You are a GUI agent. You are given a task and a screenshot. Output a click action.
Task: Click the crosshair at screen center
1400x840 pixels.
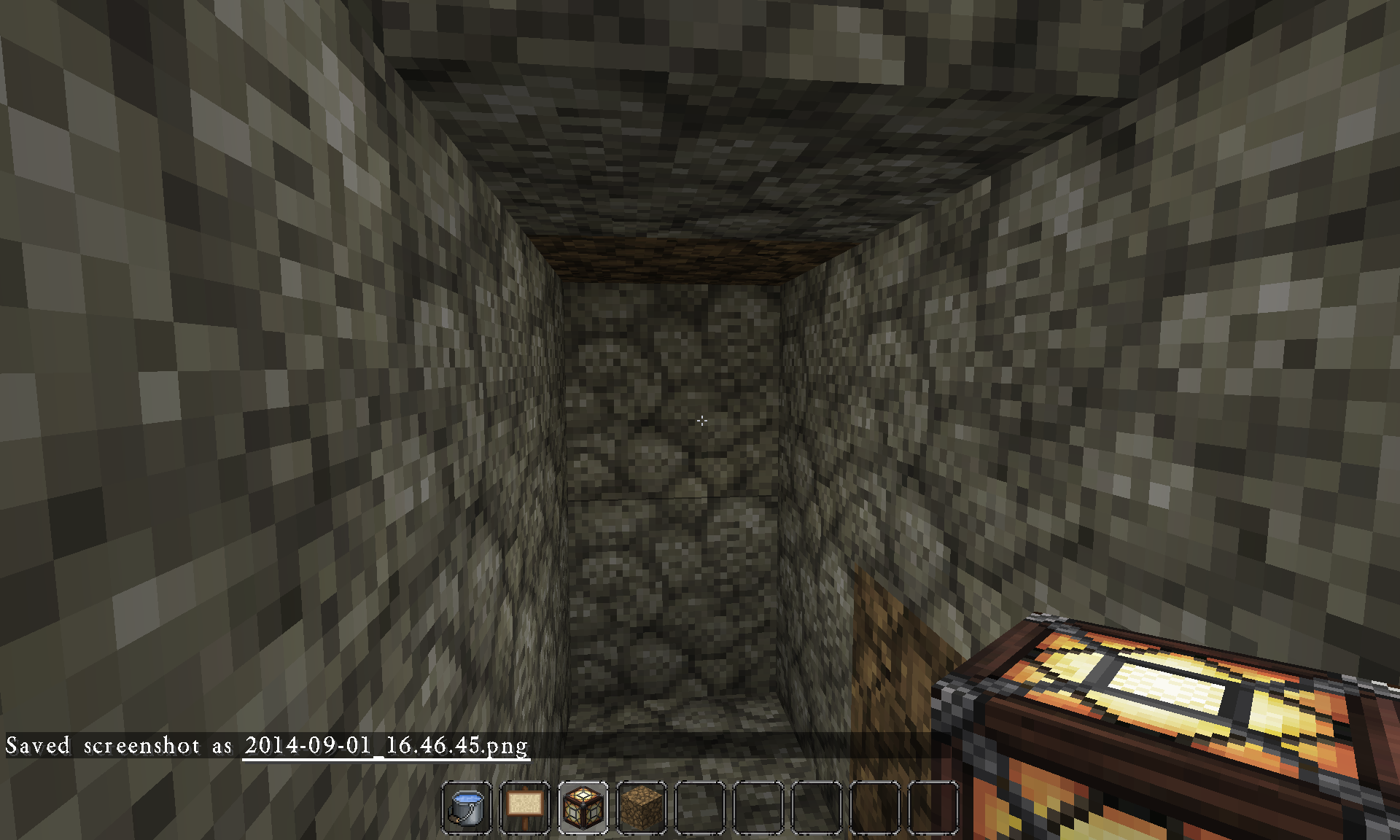pos(701,420)
